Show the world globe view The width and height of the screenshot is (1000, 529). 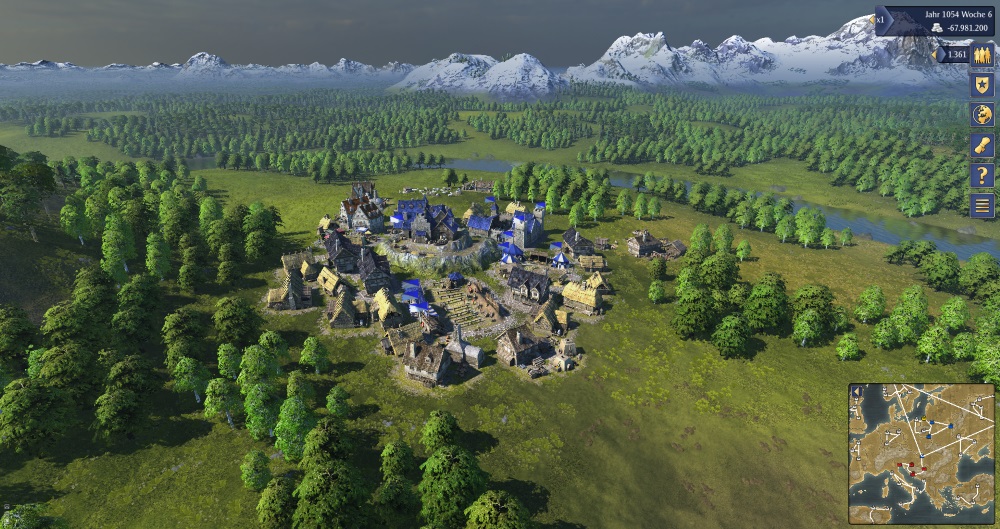click(x=983, y=115)
